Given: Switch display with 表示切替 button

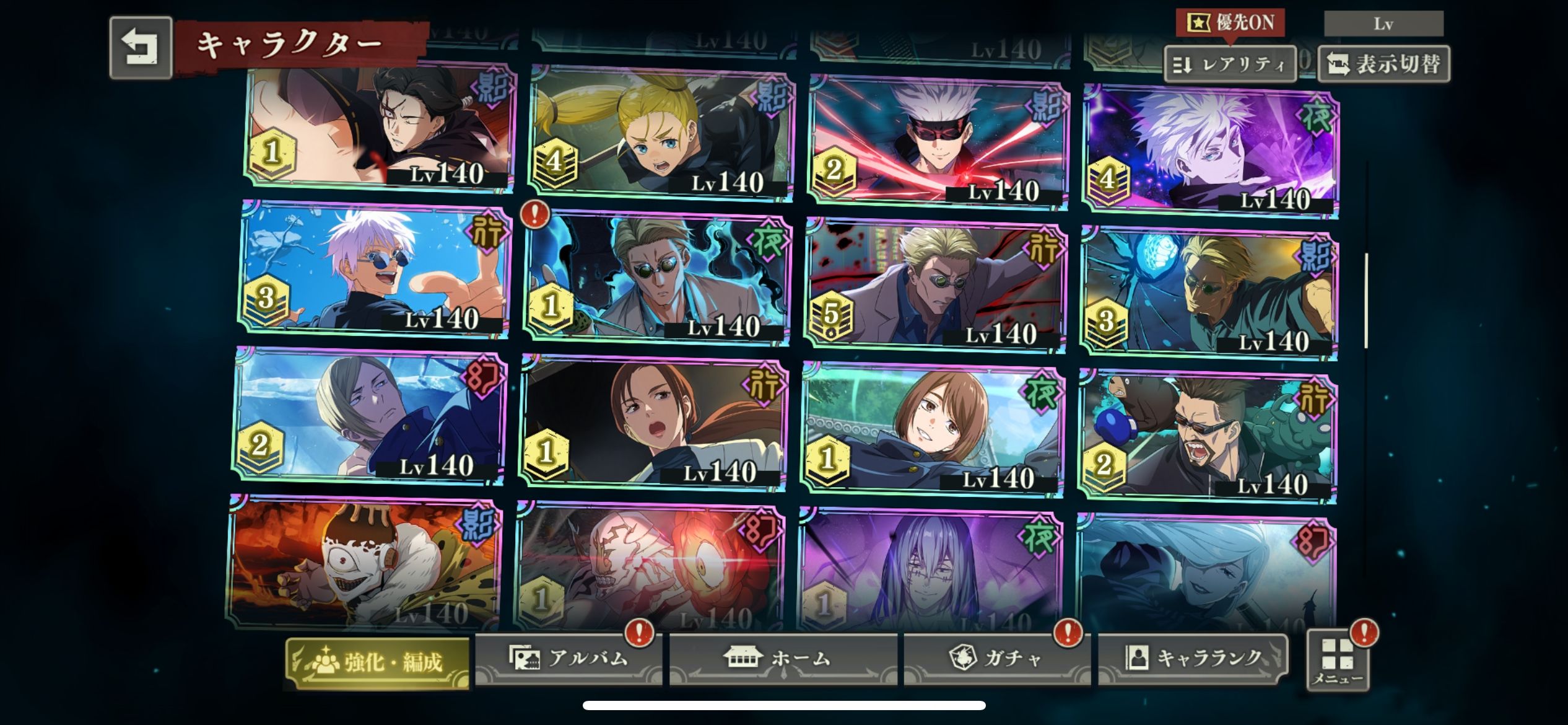Looking at the screenshot, I should (x=1383, y=64).
